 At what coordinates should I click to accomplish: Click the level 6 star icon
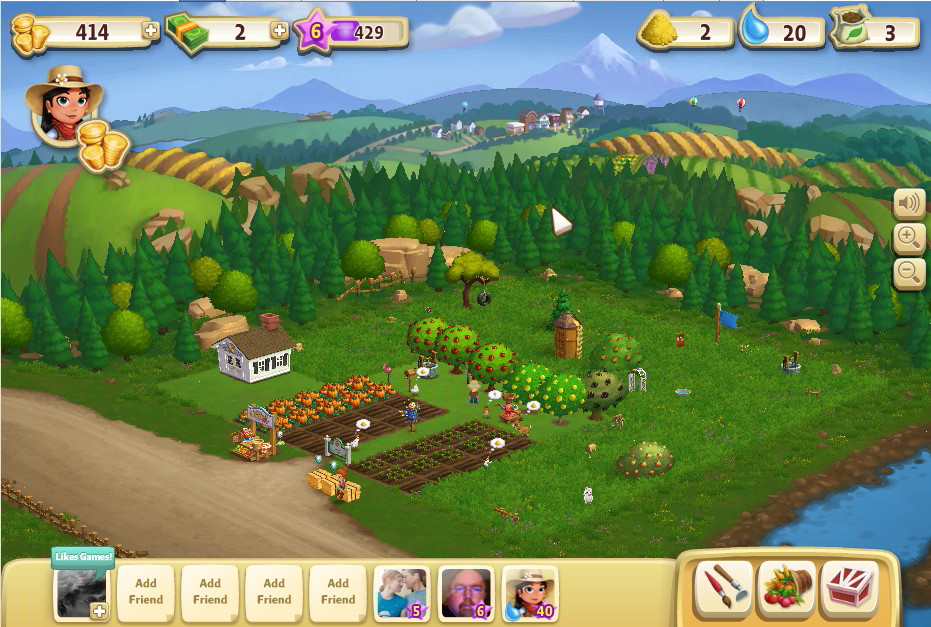[314, 32]
